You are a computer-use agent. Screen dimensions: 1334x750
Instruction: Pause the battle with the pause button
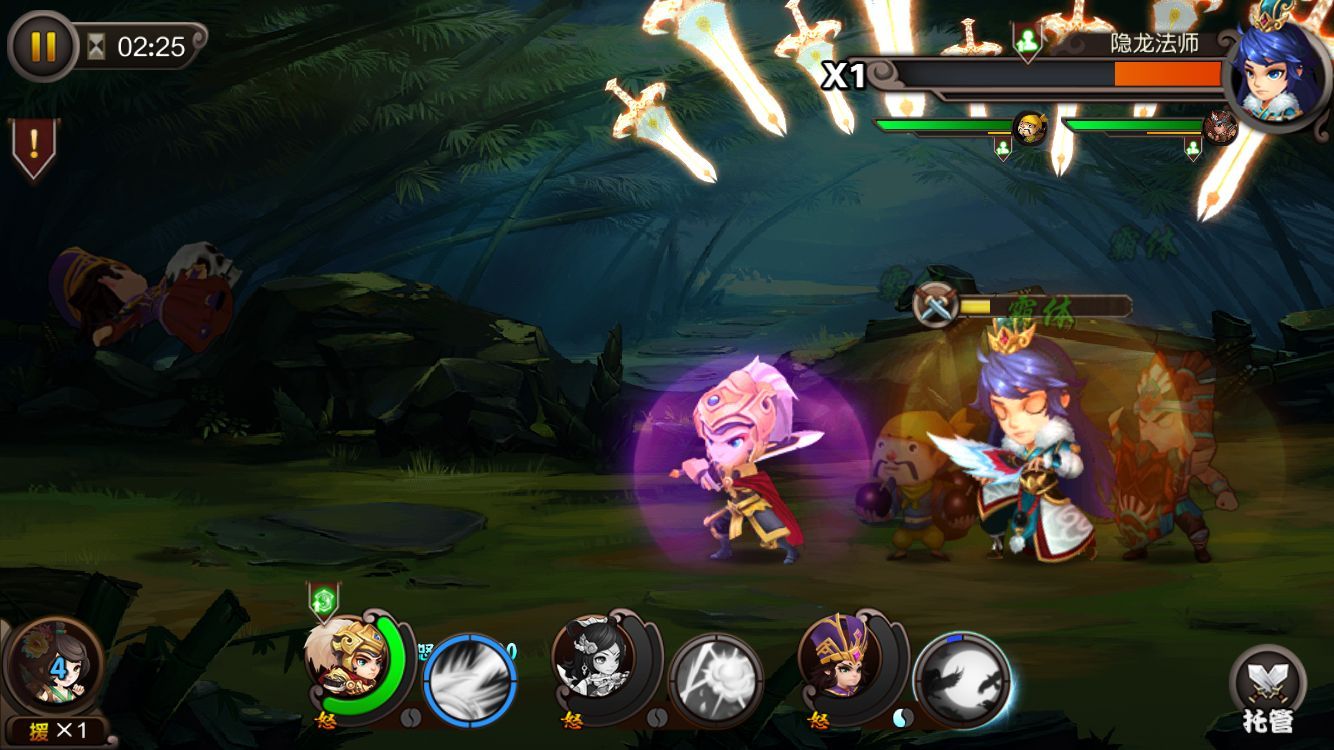43,46
